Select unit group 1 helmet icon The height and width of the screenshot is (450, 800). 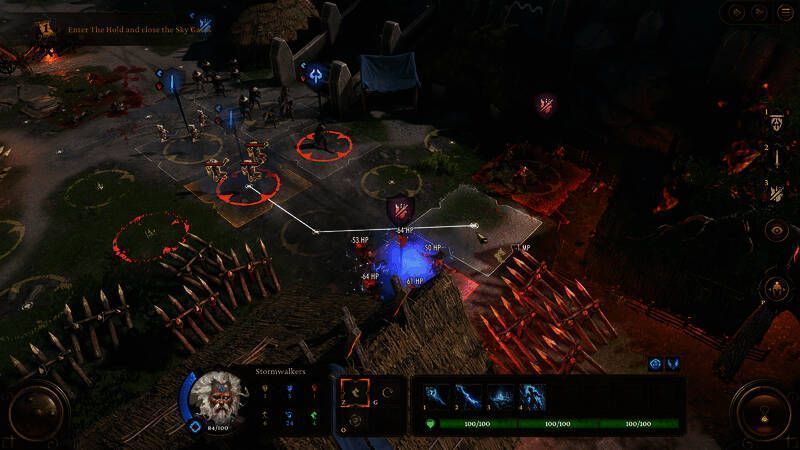776,121
